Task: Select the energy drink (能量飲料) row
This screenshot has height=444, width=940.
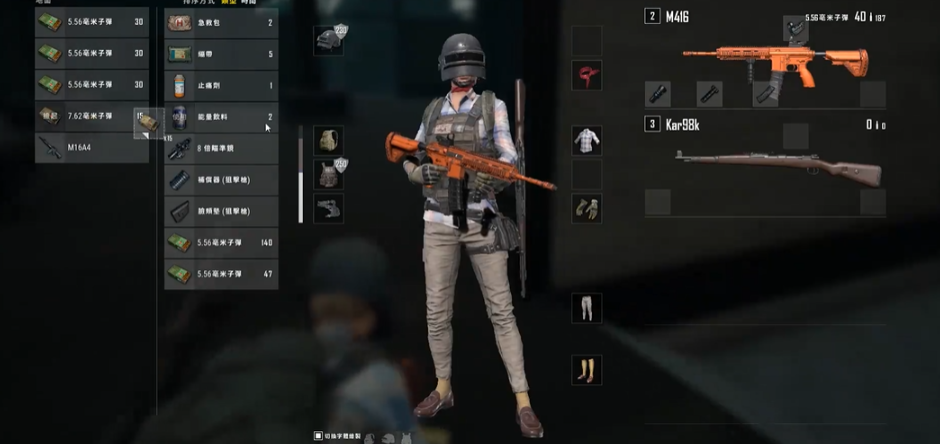Action: point(221,117)
